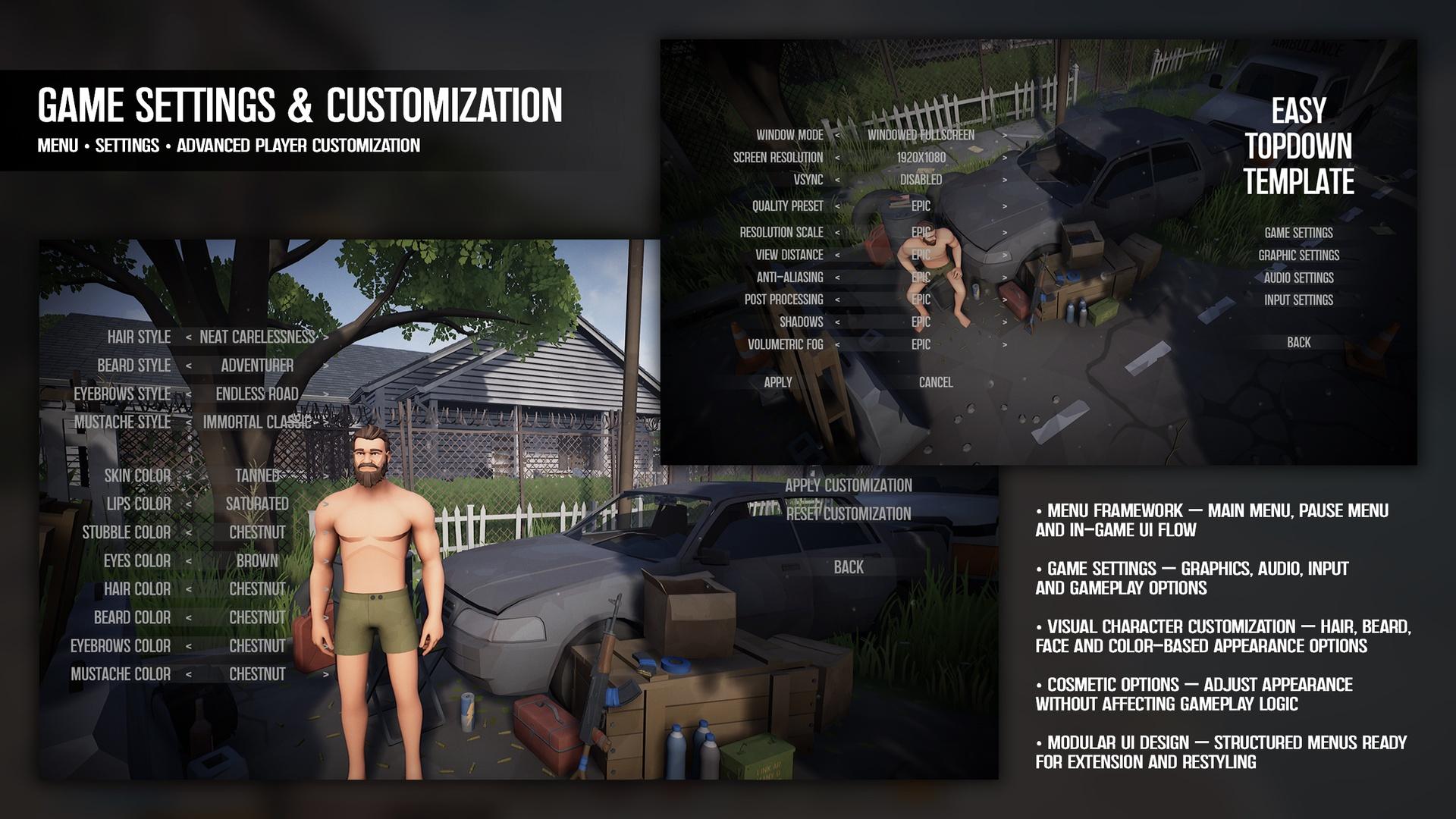Screen dimensions: 1456x819
Task: Click previous arrow for Hair Style
Action: click(x=188, y=337)
